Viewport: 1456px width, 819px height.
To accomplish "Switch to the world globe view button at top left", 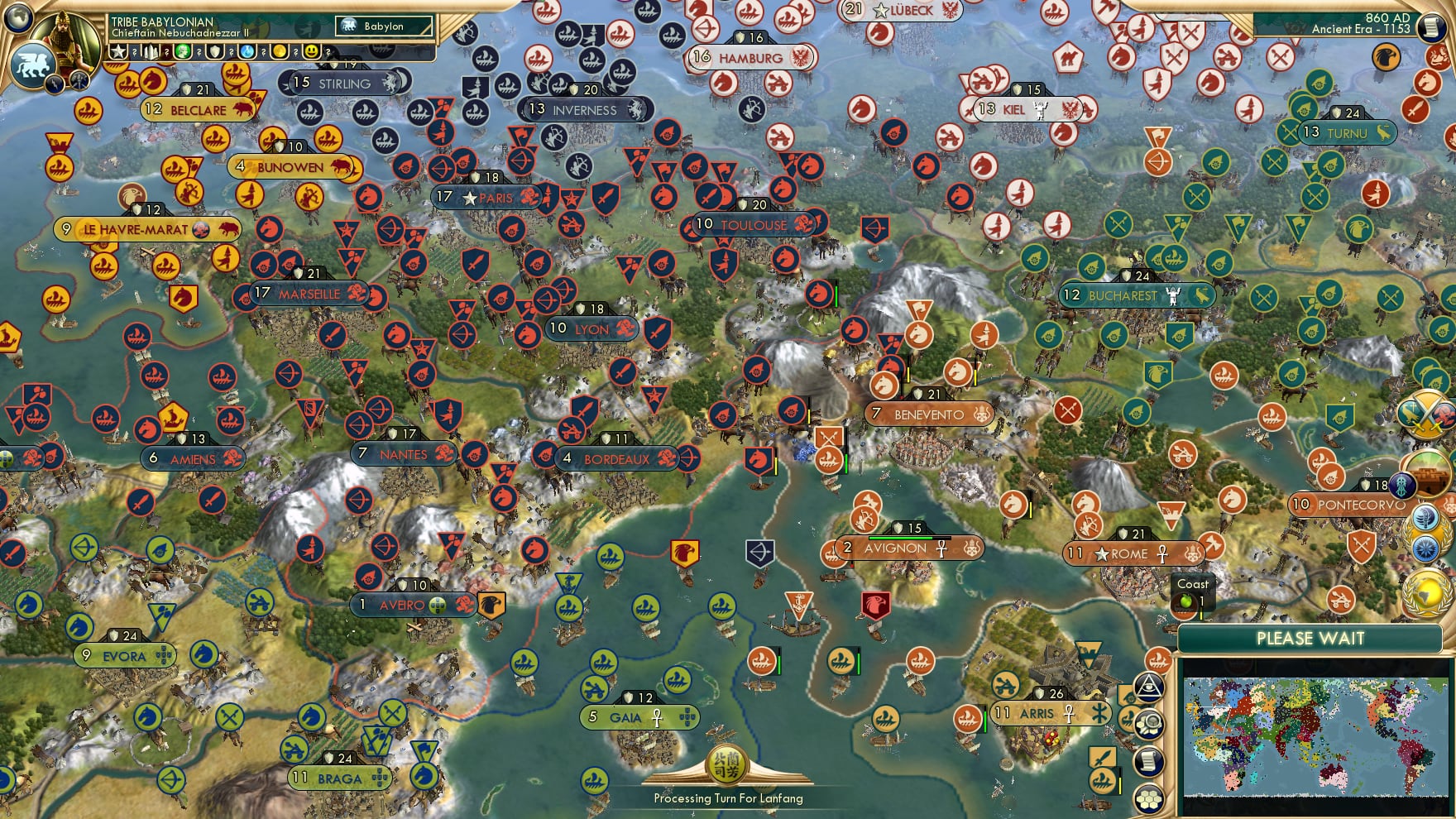I will [17, 18].
